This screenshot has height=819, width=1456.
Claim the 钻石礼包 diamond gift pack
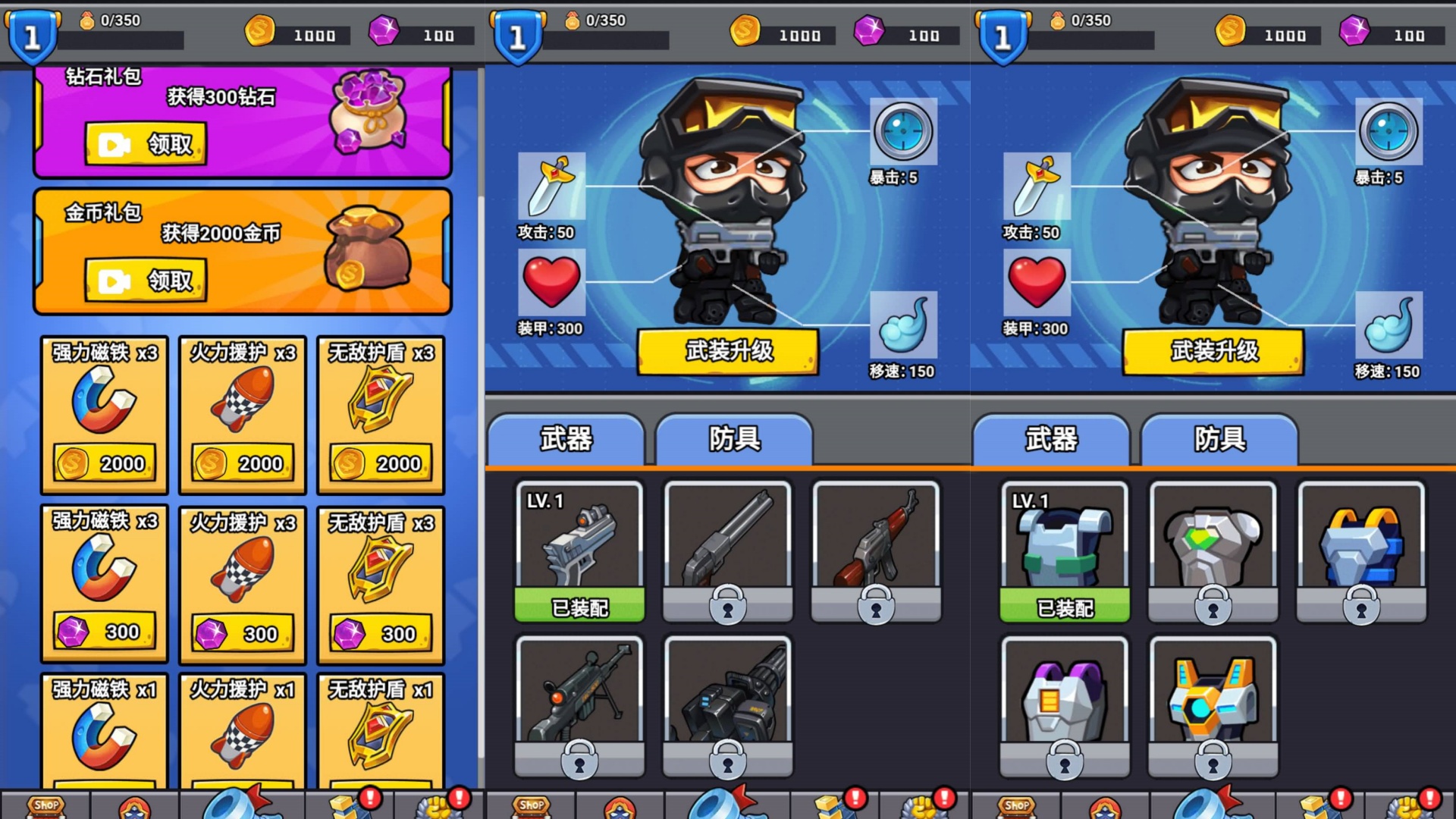click(146, 144)
